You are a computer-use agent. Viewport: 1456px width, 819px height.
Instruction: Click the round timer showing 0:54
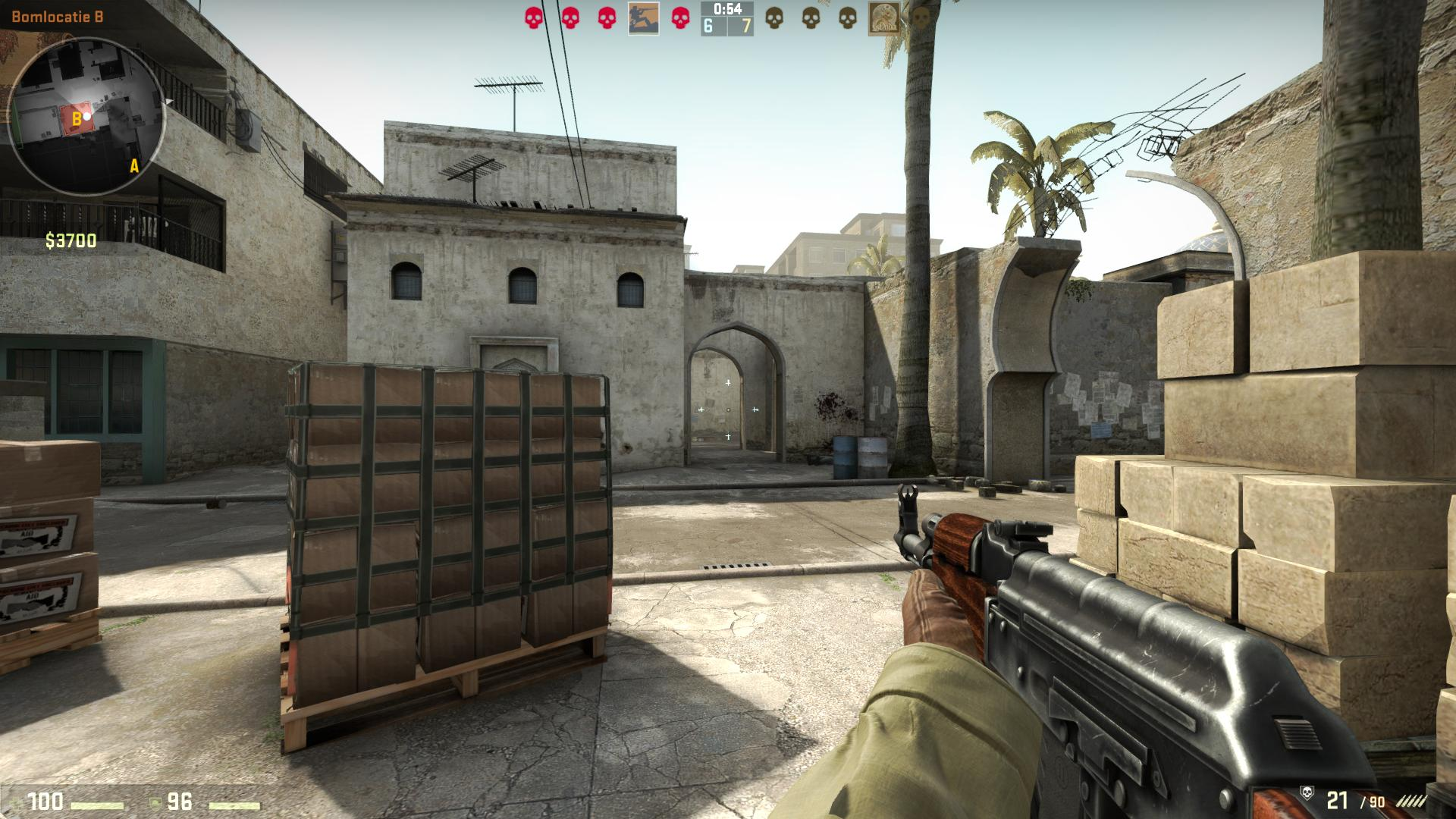726,10
